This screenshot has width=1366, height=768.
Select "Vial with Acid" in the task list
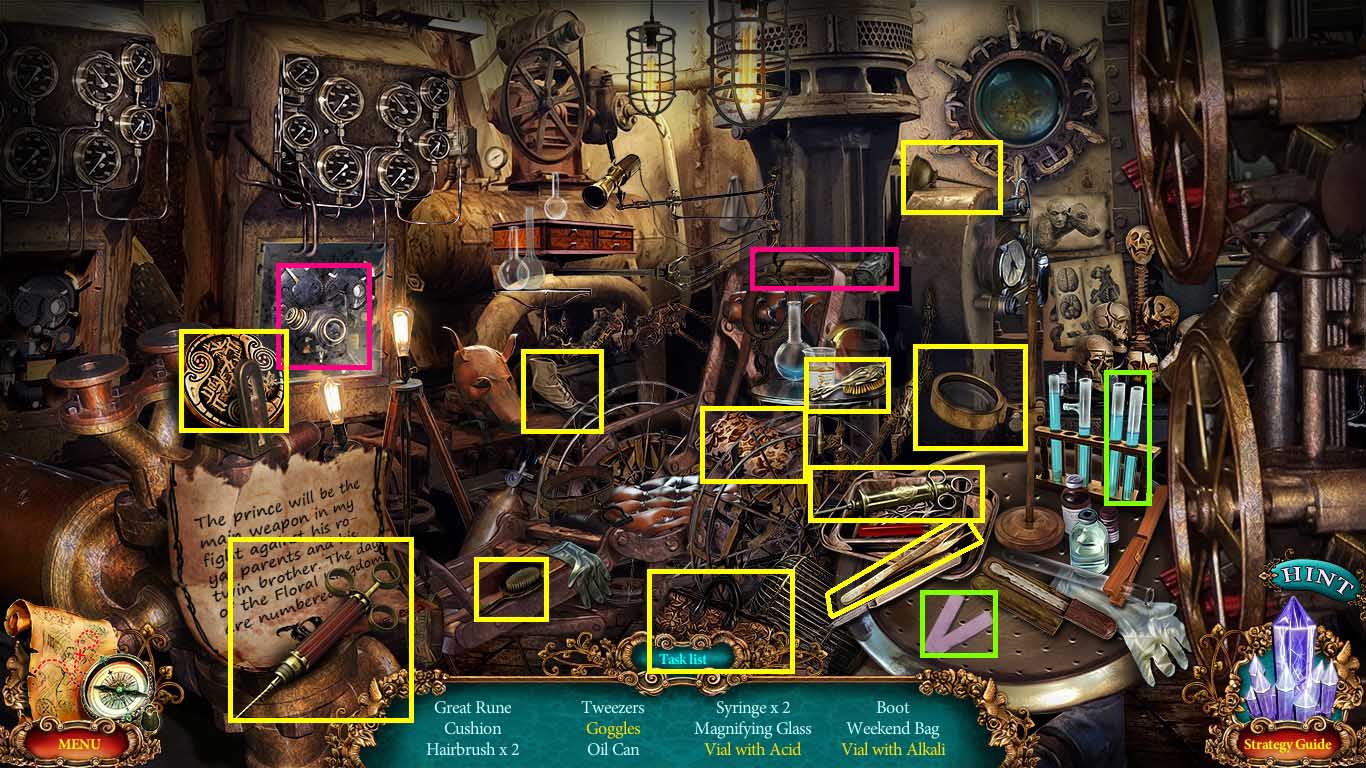coord(753,749)
